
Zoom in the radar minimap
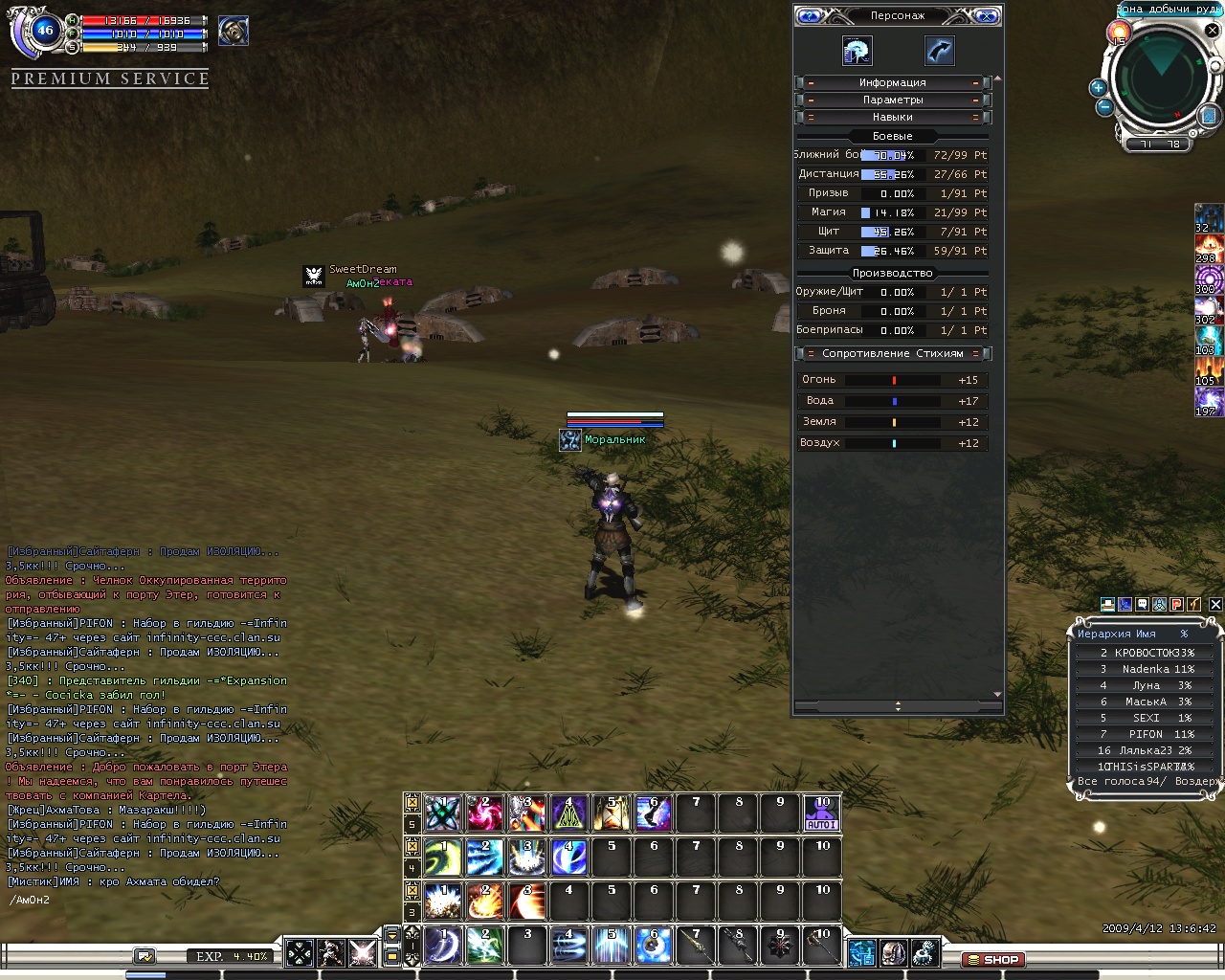pos(1098,87)
